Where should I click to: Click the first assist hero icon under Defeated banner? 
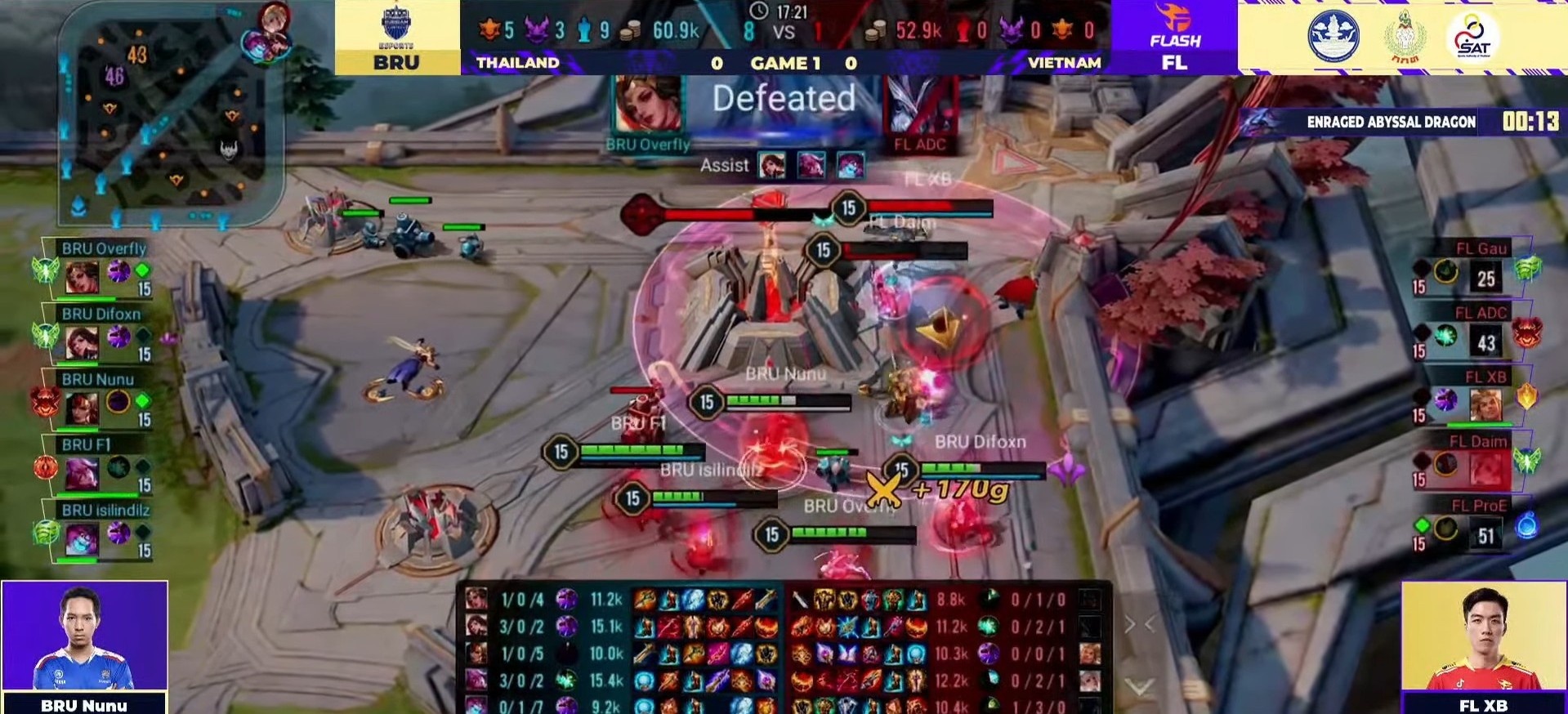pos(773,165)
